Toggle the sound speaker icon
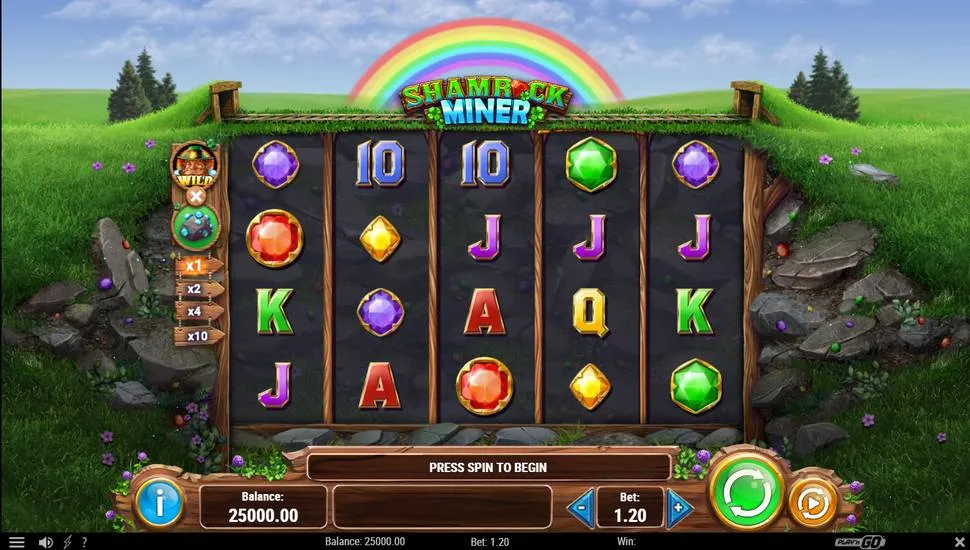Viewport: 970px width, 550px height. point(45,542)
